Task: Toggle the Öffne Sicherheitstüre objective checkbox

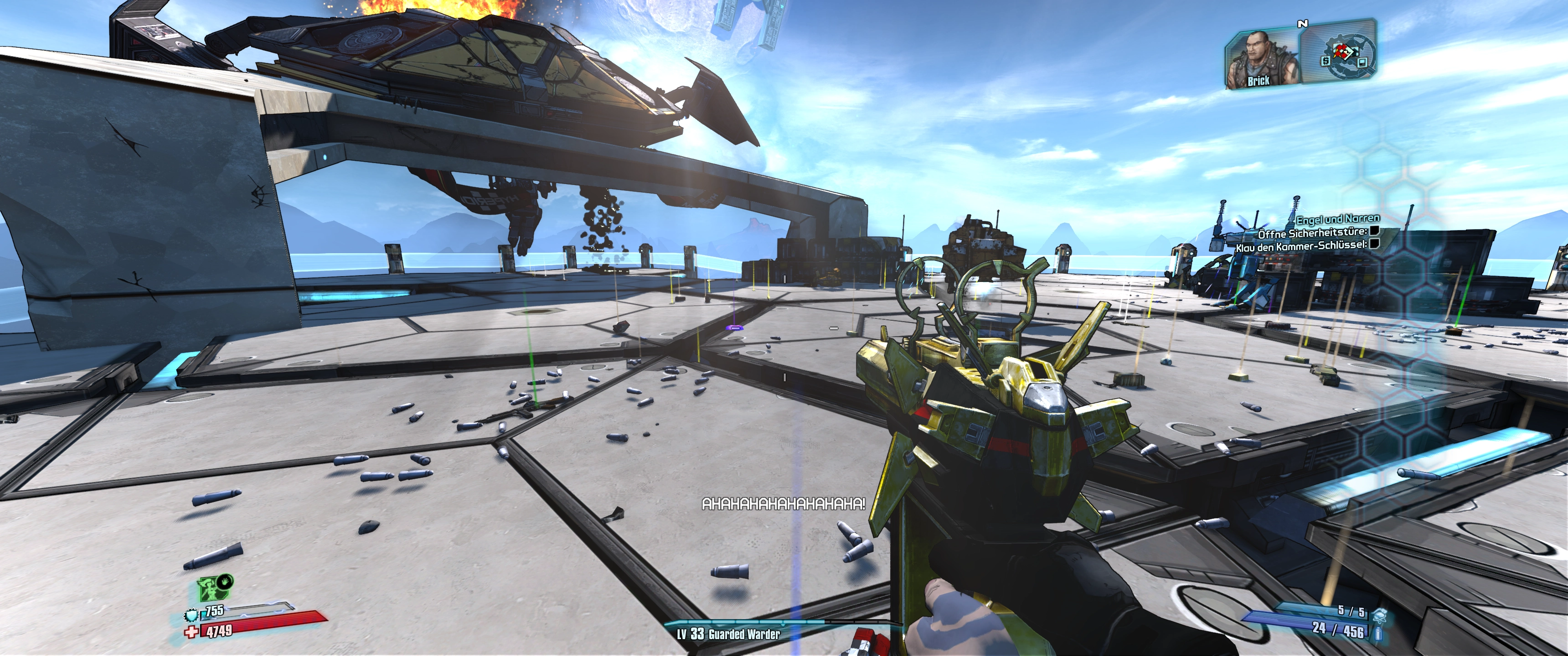Action: (x=1373, y=231)
